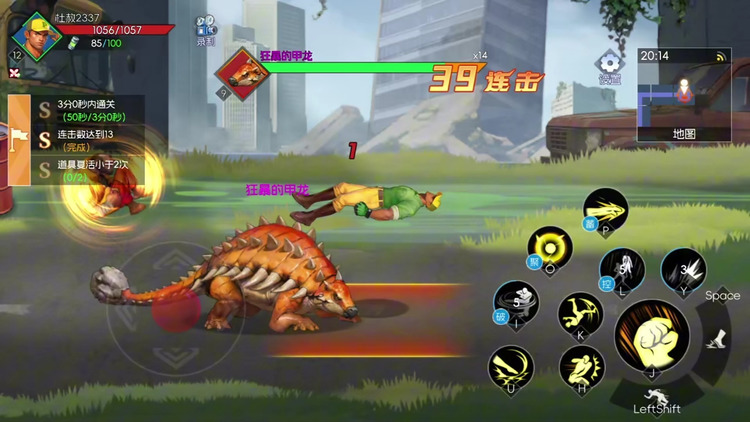Select the armored dragon boss portrait
Image resolution: width=750 pixels, height=422 pixels.
tap(240, 72)
